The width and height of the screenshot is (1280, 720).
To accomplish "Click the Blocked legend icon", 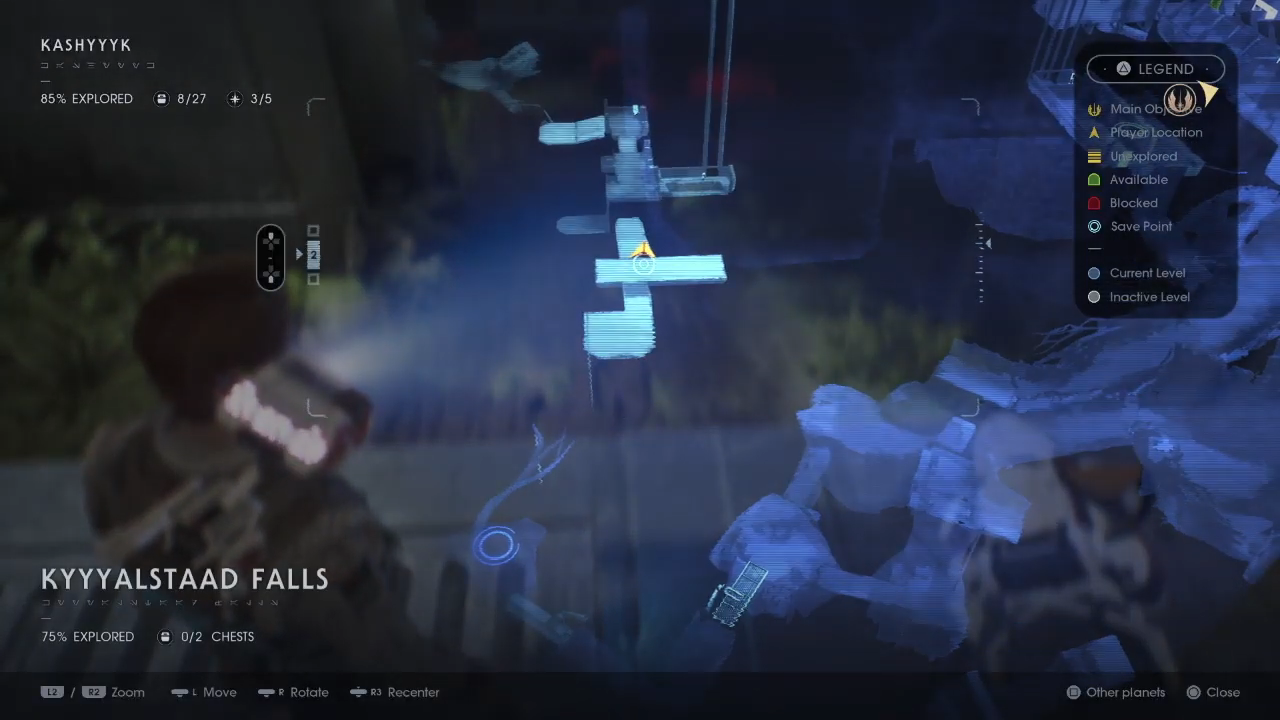I will point(1094,202).
